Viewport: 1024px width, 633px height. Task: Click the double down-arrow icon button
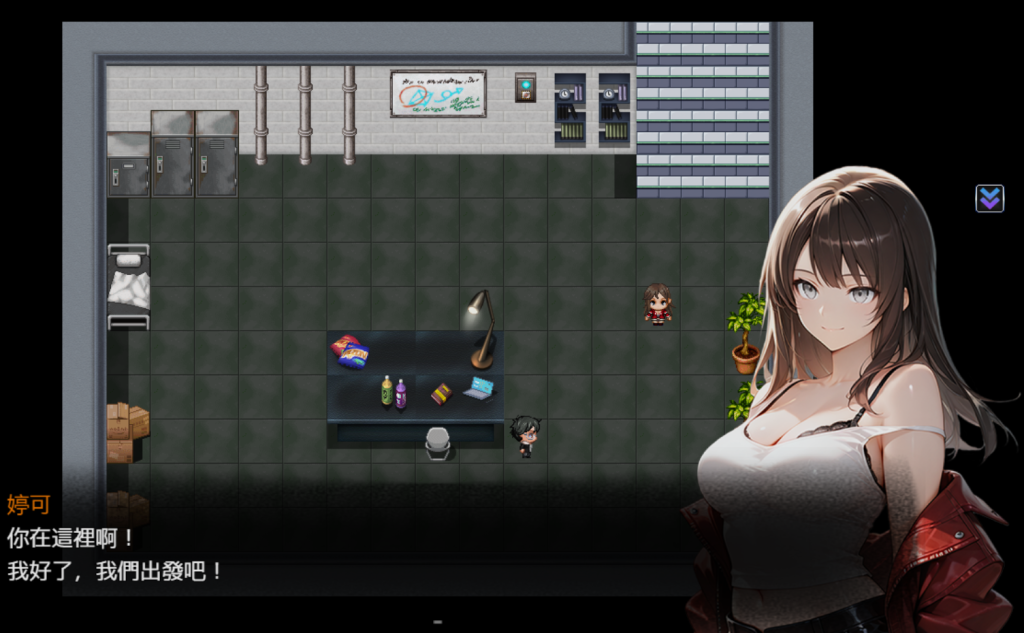989,198
